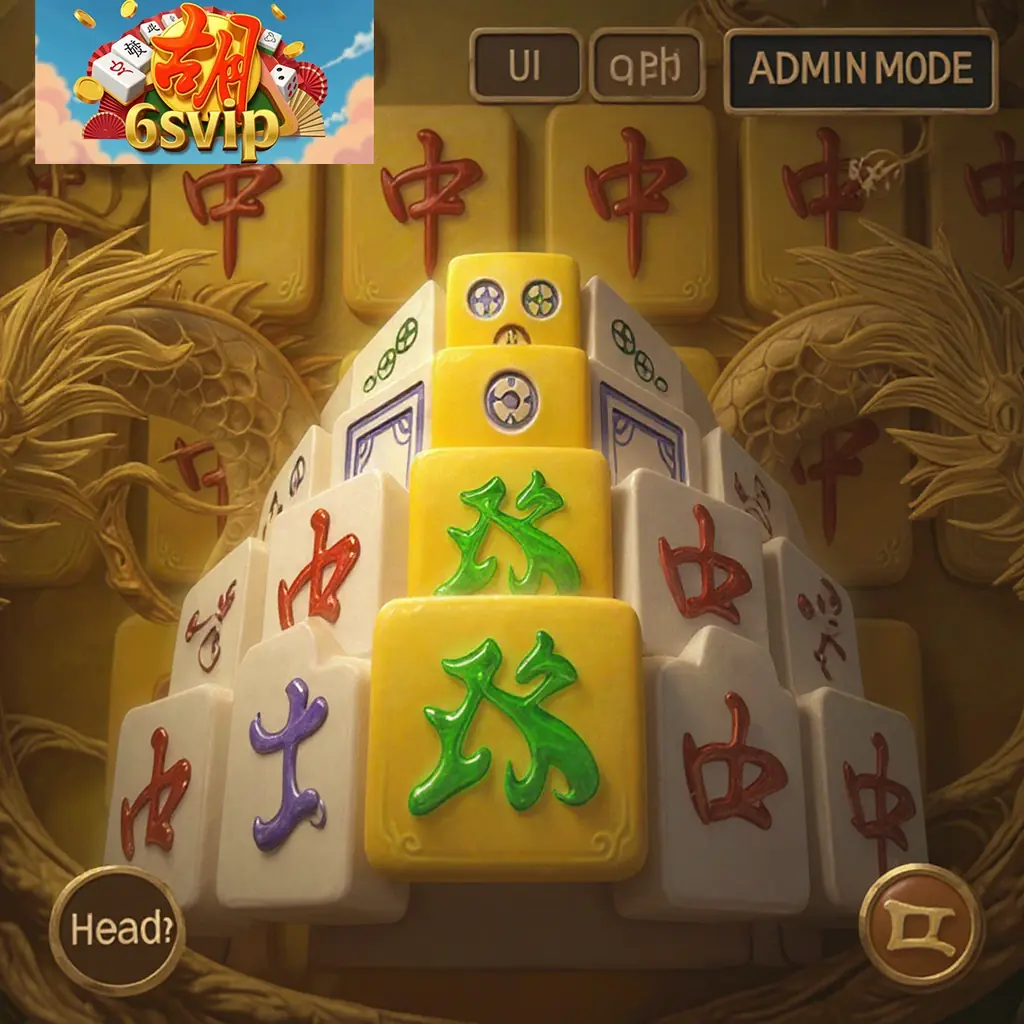Select the large yellow green-character tile

pyautogui.click(x=507, y=737)
